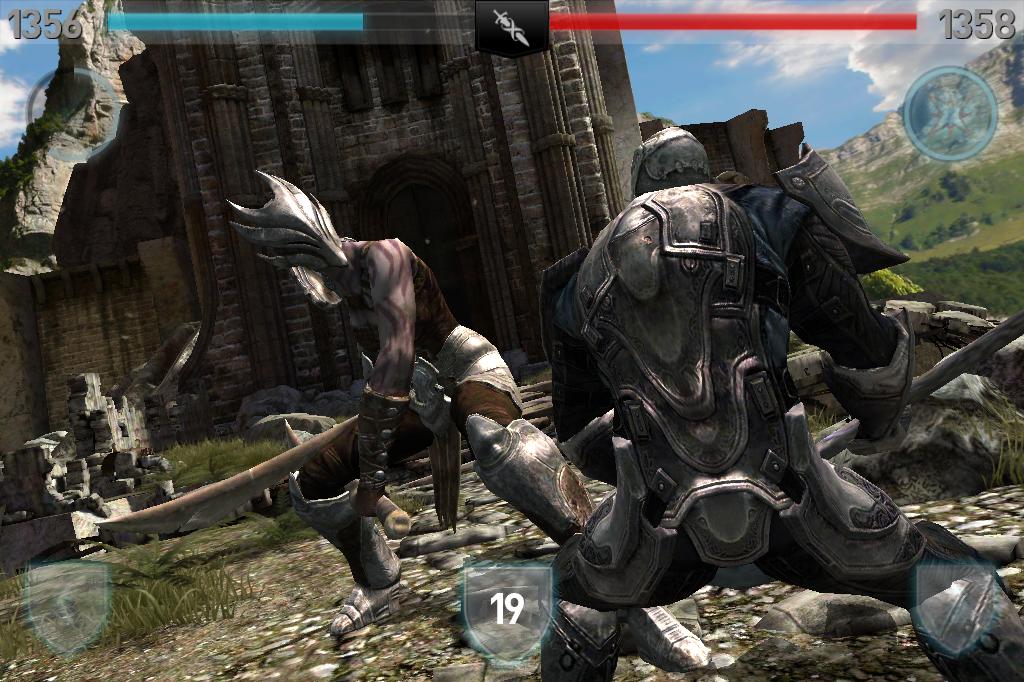The height and width of the screenshot is (682, 1024).
Task: Cast magic with the glowing figure icon
Action: [x=949, y=113]
